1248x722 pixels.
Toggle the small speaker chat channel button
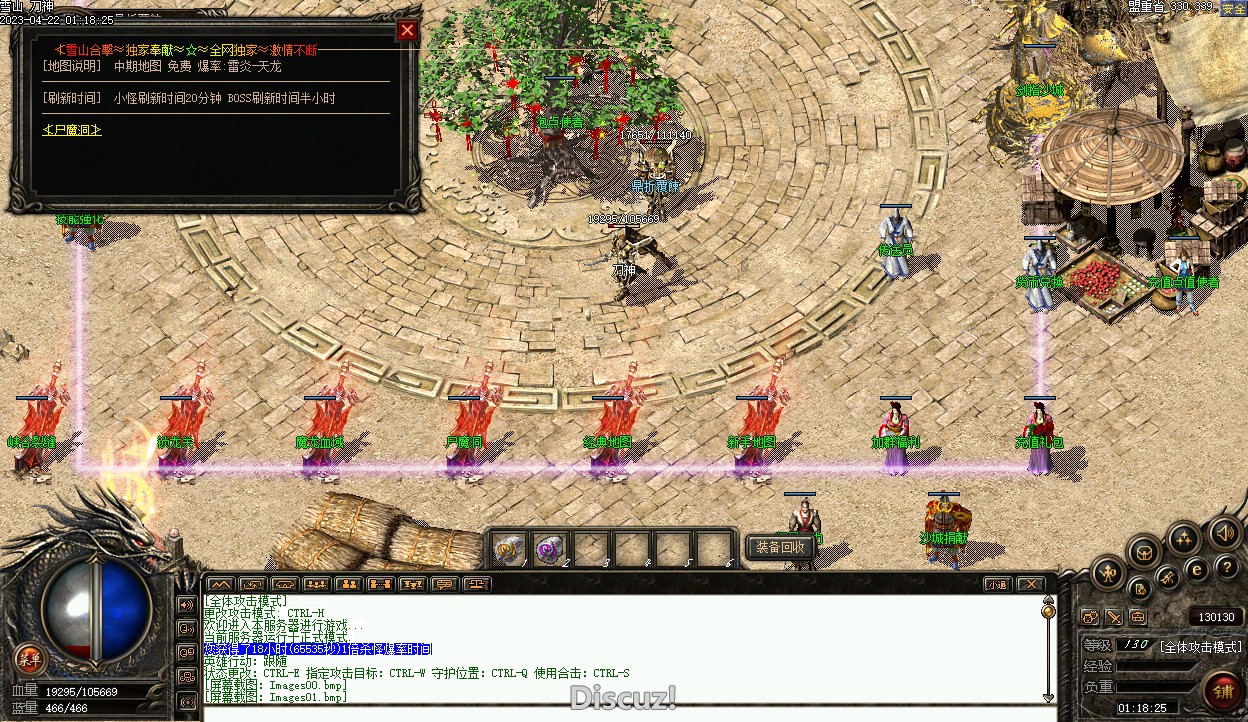coord(187,604)
